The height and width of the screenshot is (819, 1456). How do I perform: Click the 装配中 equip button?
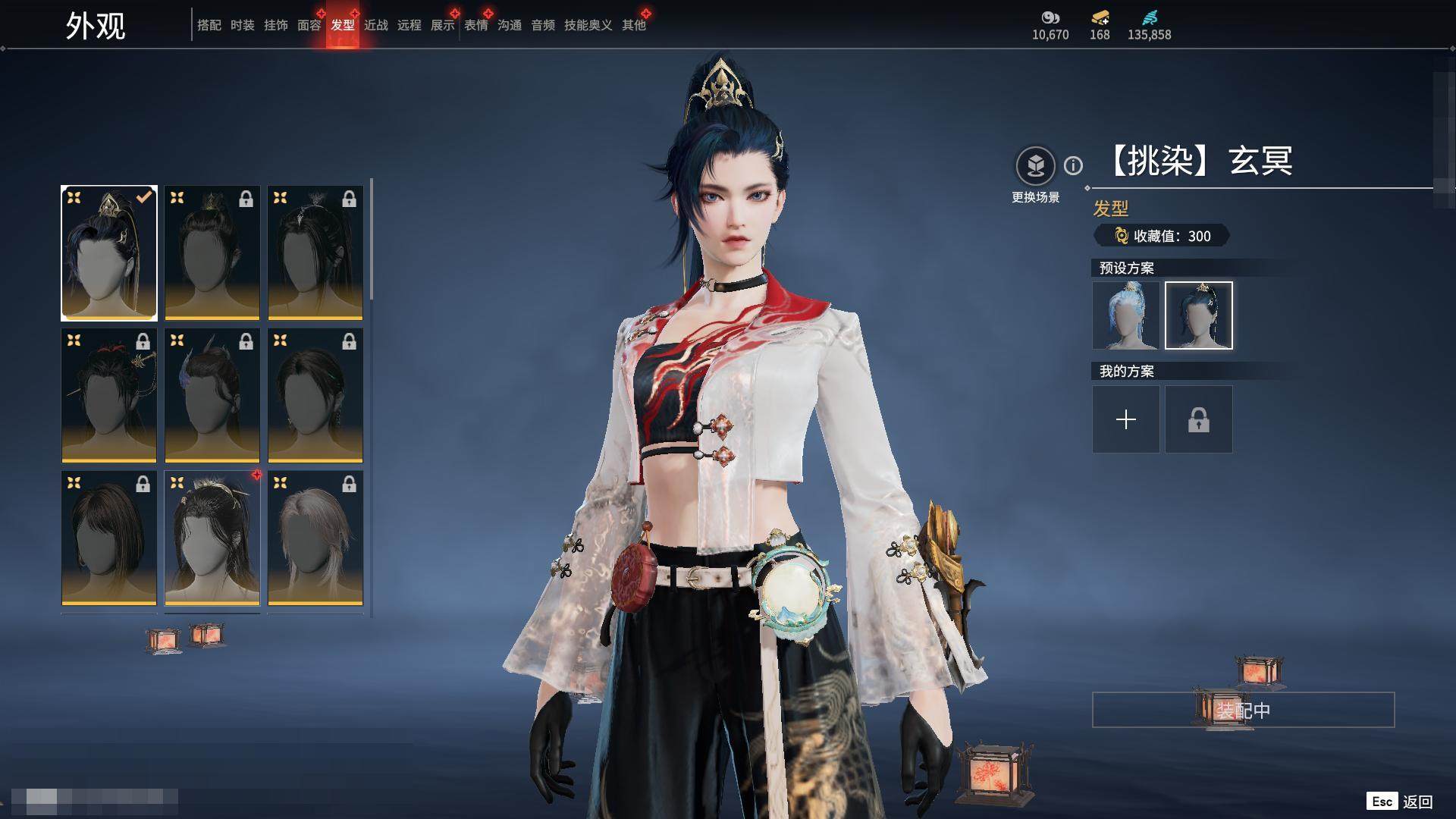pyautogui.click(x=1243, y=710)
